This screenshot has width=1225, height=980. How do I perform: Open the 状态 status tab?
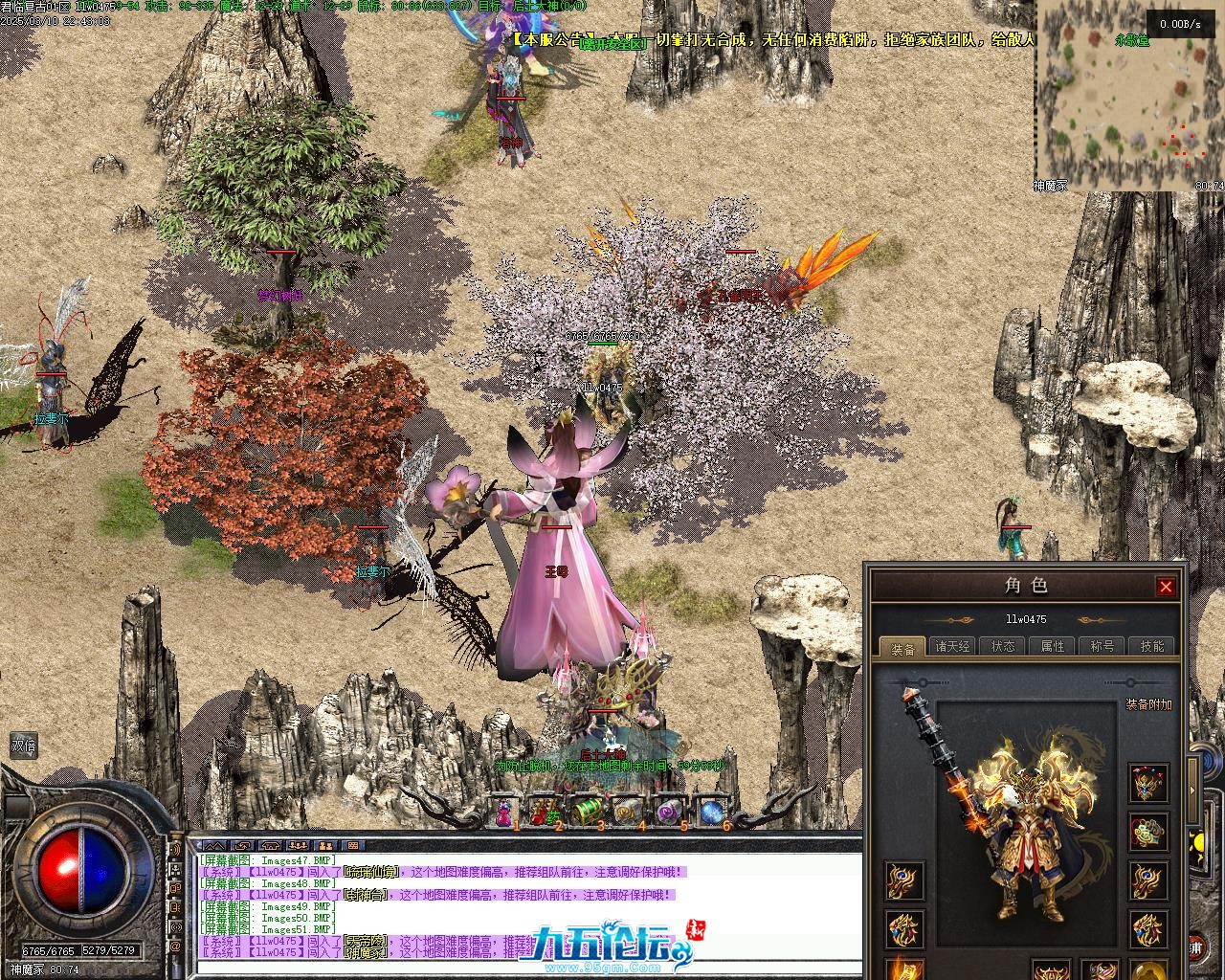pos(1003,647)
